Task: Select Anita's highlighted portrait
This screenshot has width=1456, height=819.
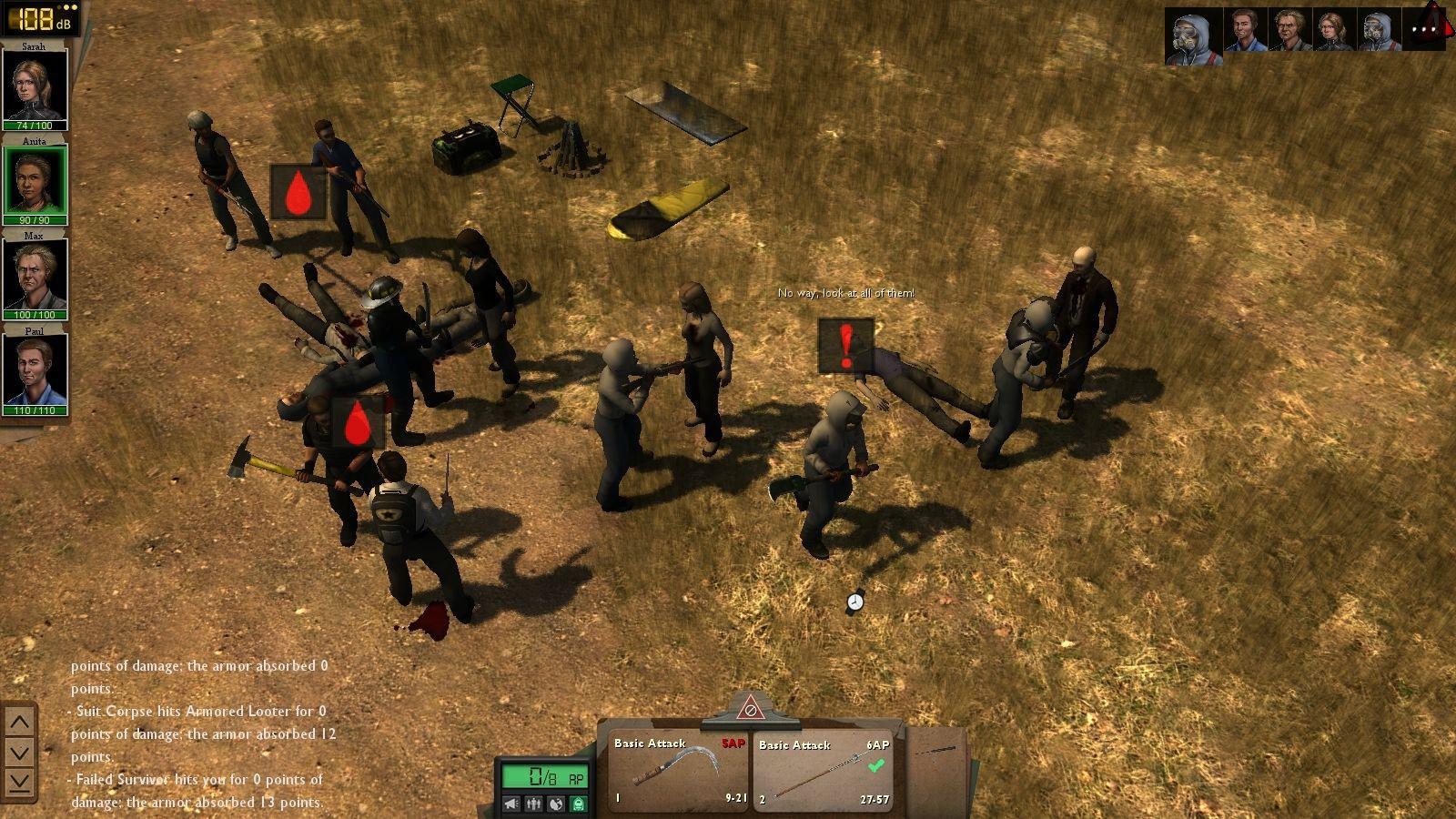Action: click(x=35, y=179)
